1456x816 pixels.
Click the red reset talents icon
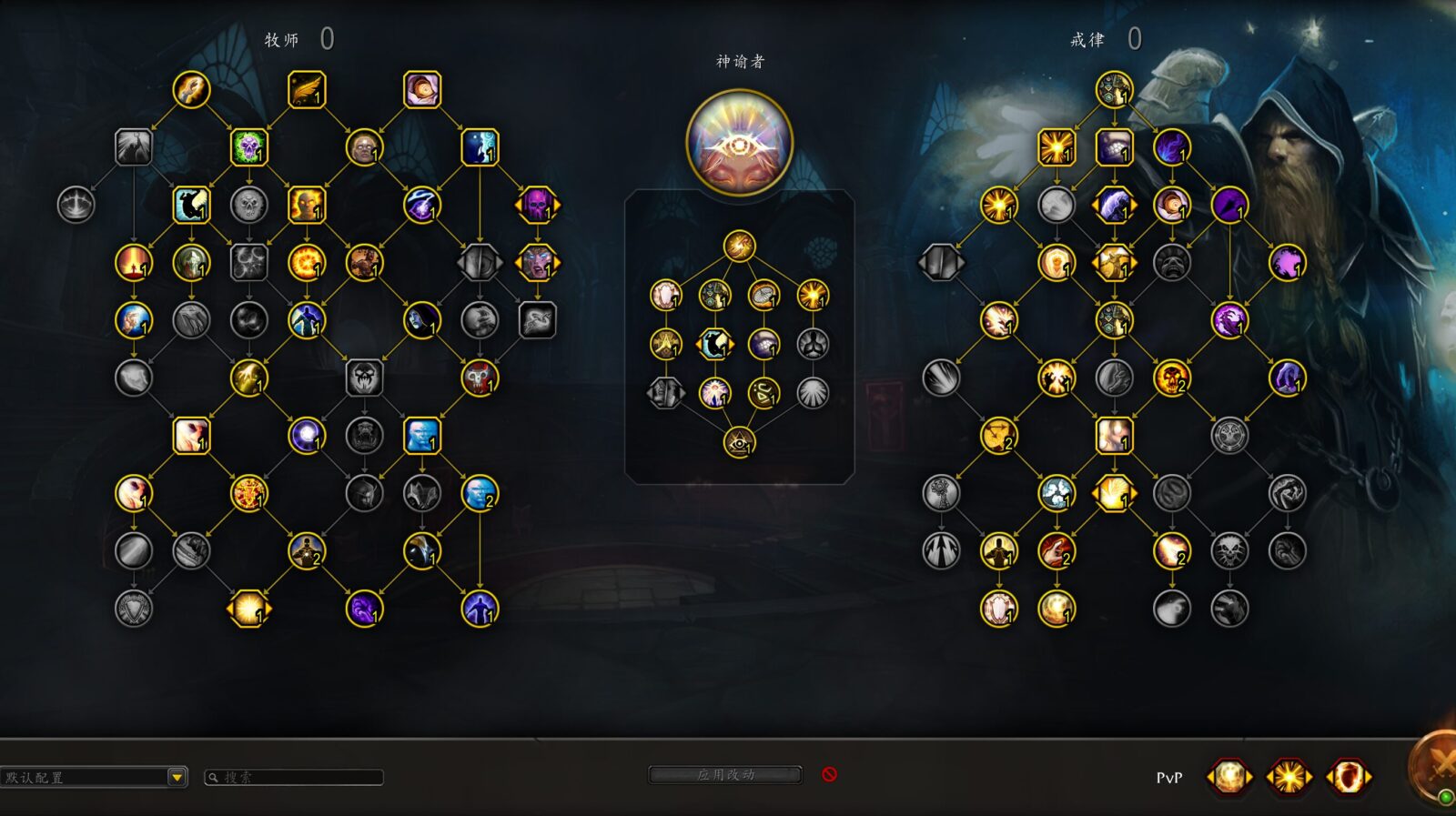click(829, 774)
